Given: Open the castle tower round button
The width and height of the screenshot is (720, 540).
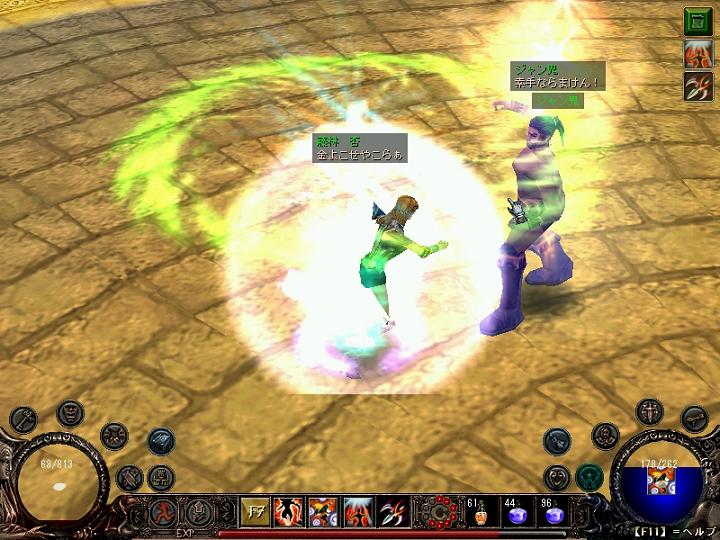Looking at the screenshot, I should pos(161,478).
